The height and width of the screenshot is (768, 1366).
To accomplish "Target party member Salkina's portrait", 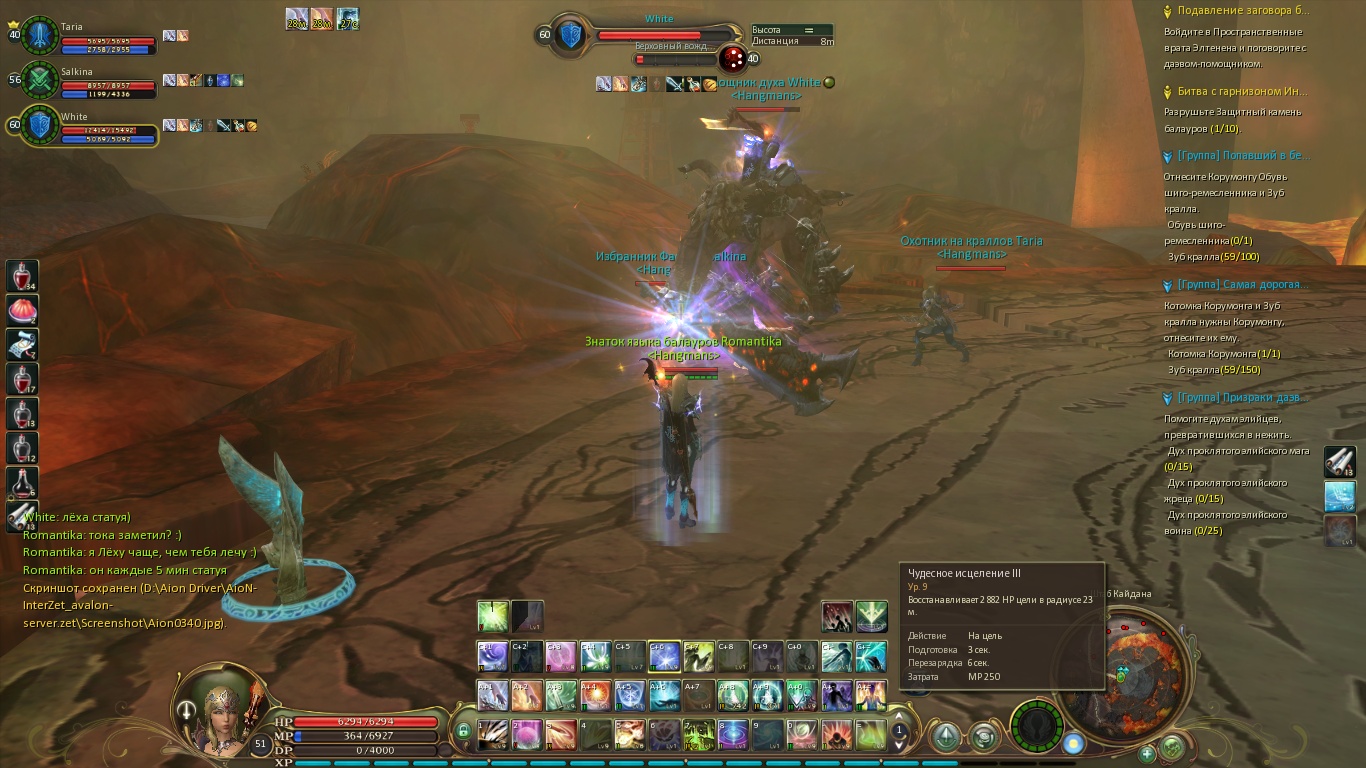I will point(41,80).
